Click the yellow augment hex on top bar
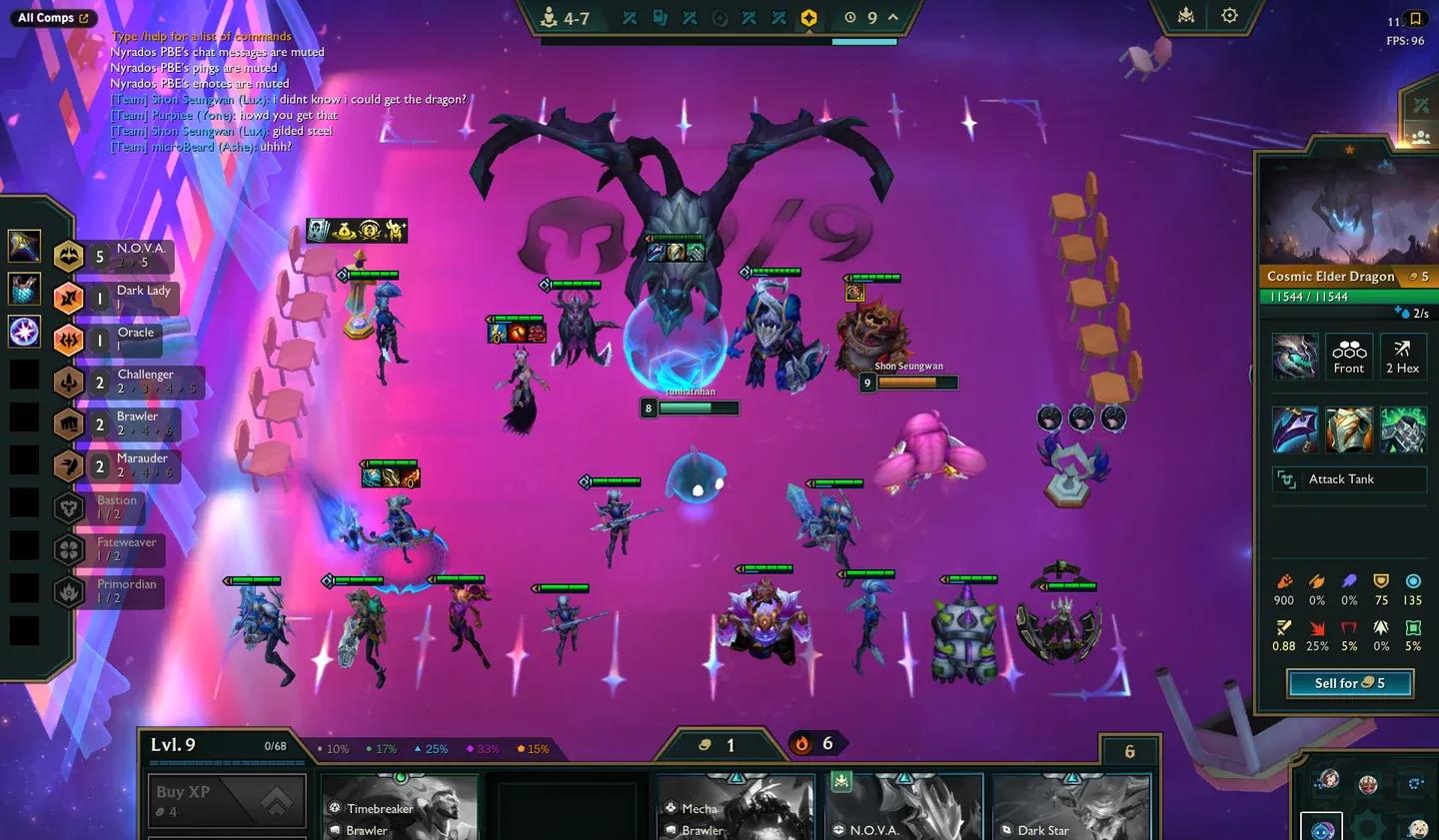The height and width of the screenshot is (840, 1439). (x=809, y=17)
